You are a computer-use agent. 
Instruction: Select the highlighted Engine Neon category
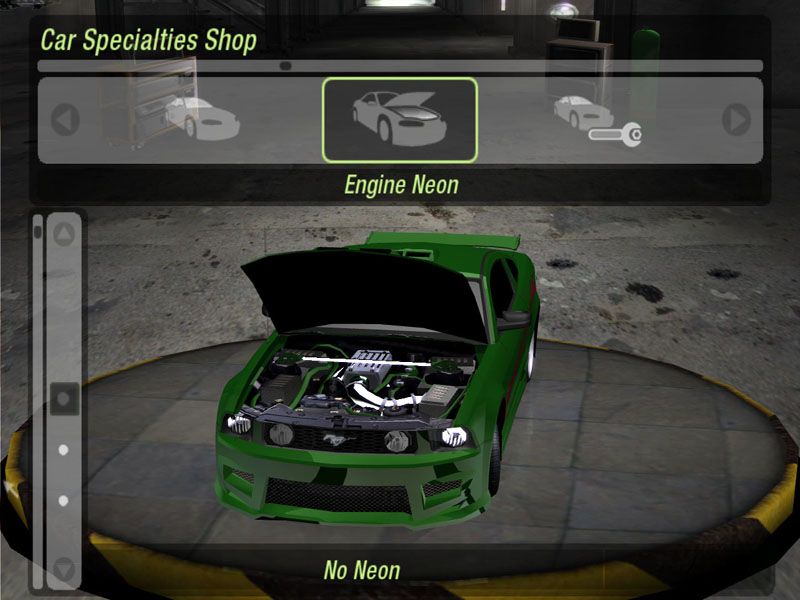pos(399,119)
